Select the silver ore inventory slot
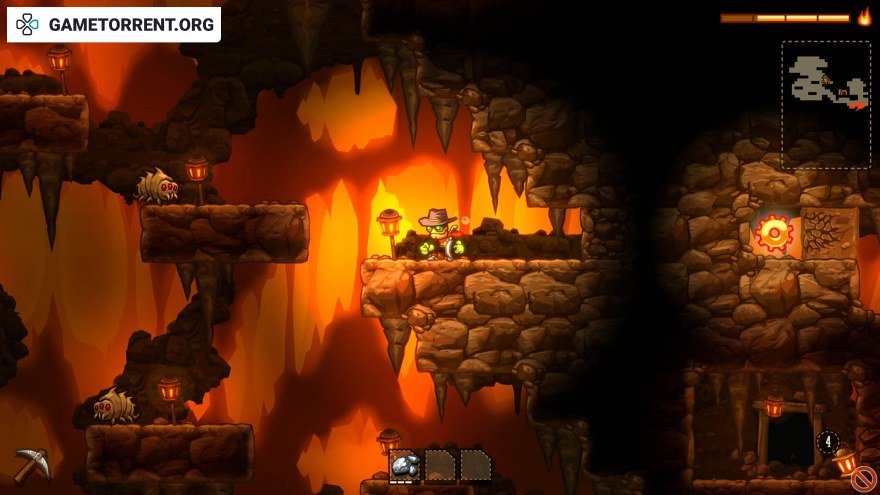880x495 pixels. click(x=405, y=465)
